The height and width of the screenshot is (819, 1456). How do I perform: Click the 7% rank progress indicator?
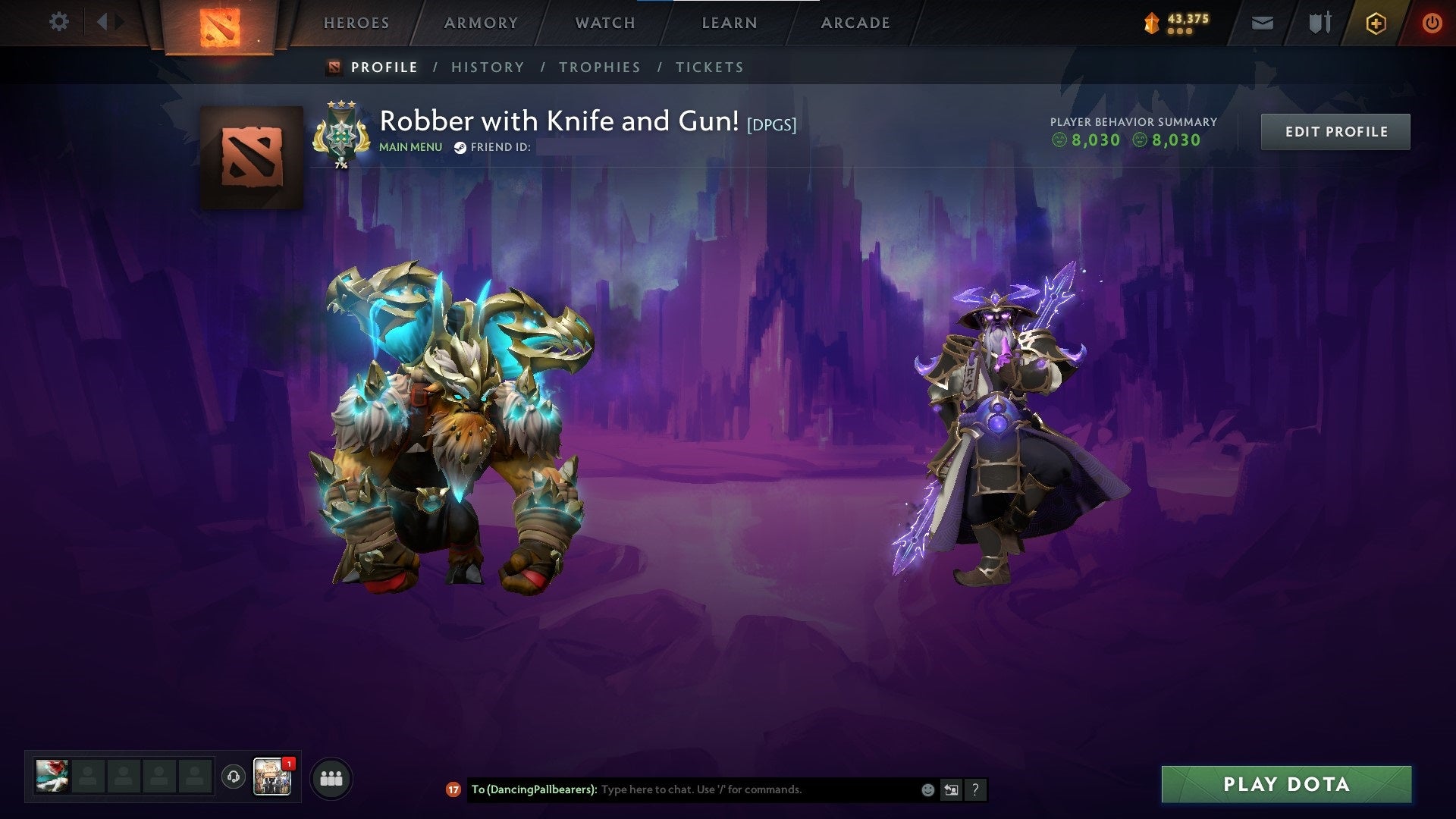click(340, 163)
